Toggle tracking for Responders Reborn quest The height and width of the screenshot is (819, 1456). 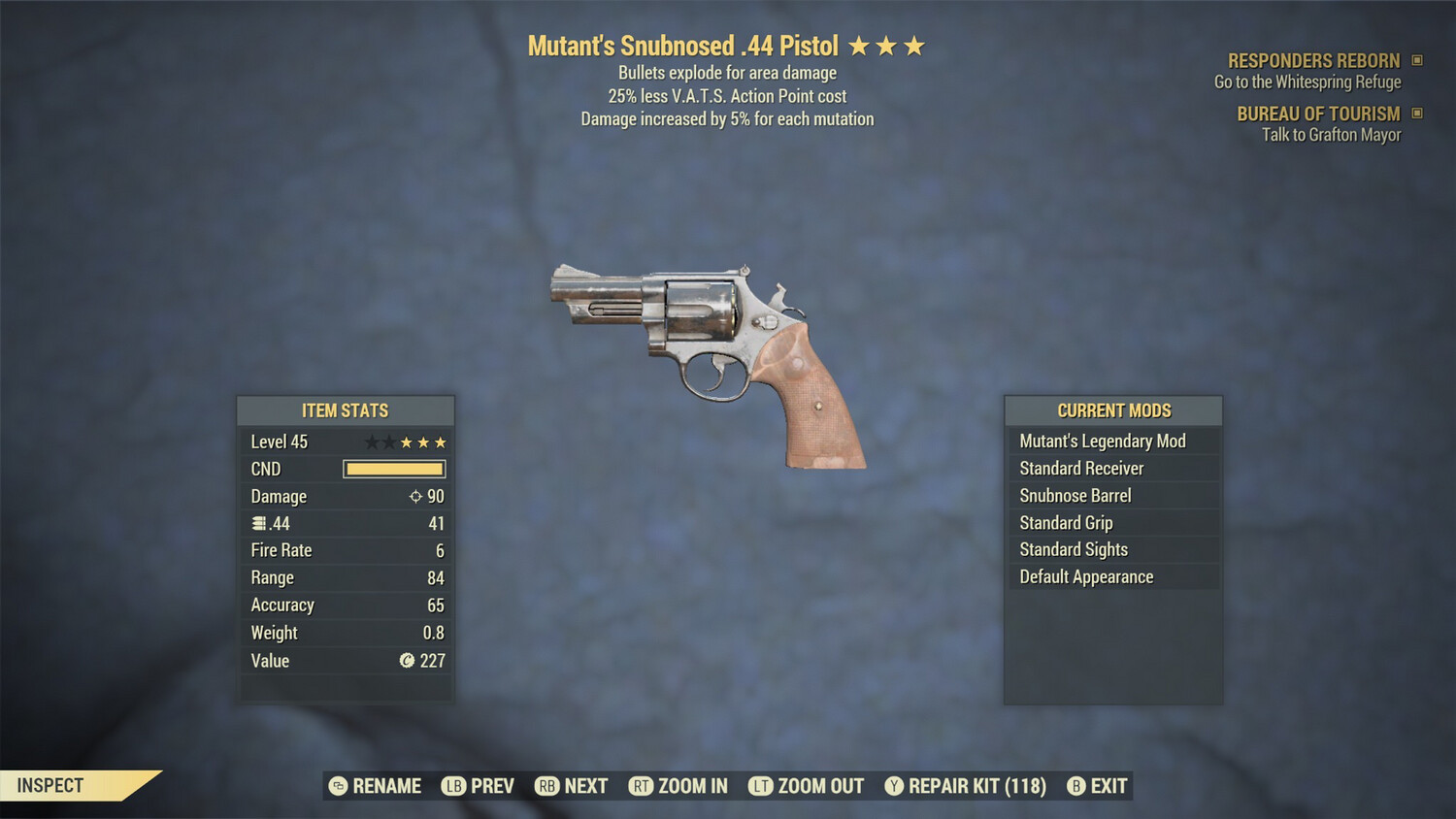(x=1416, y=60)
